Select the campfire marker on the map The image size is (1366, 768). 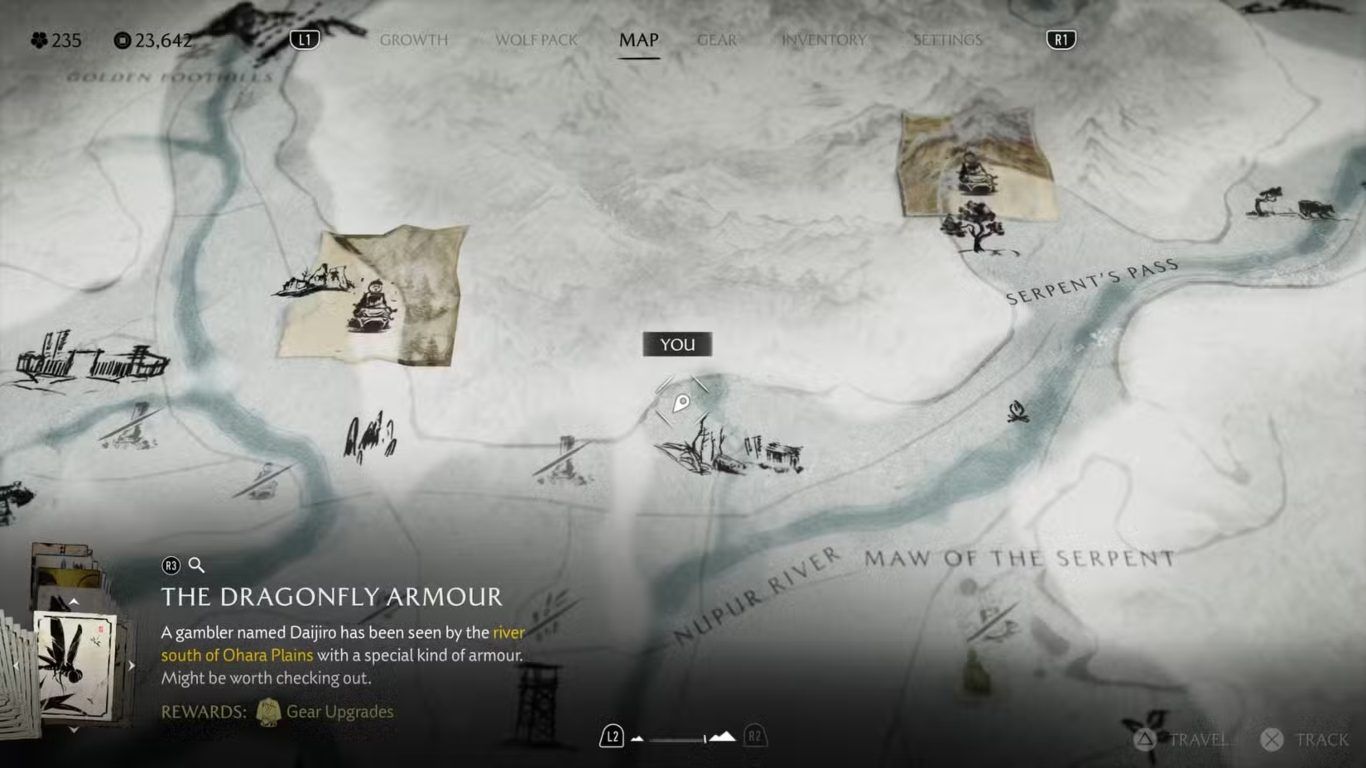(x=1018, y=411)
